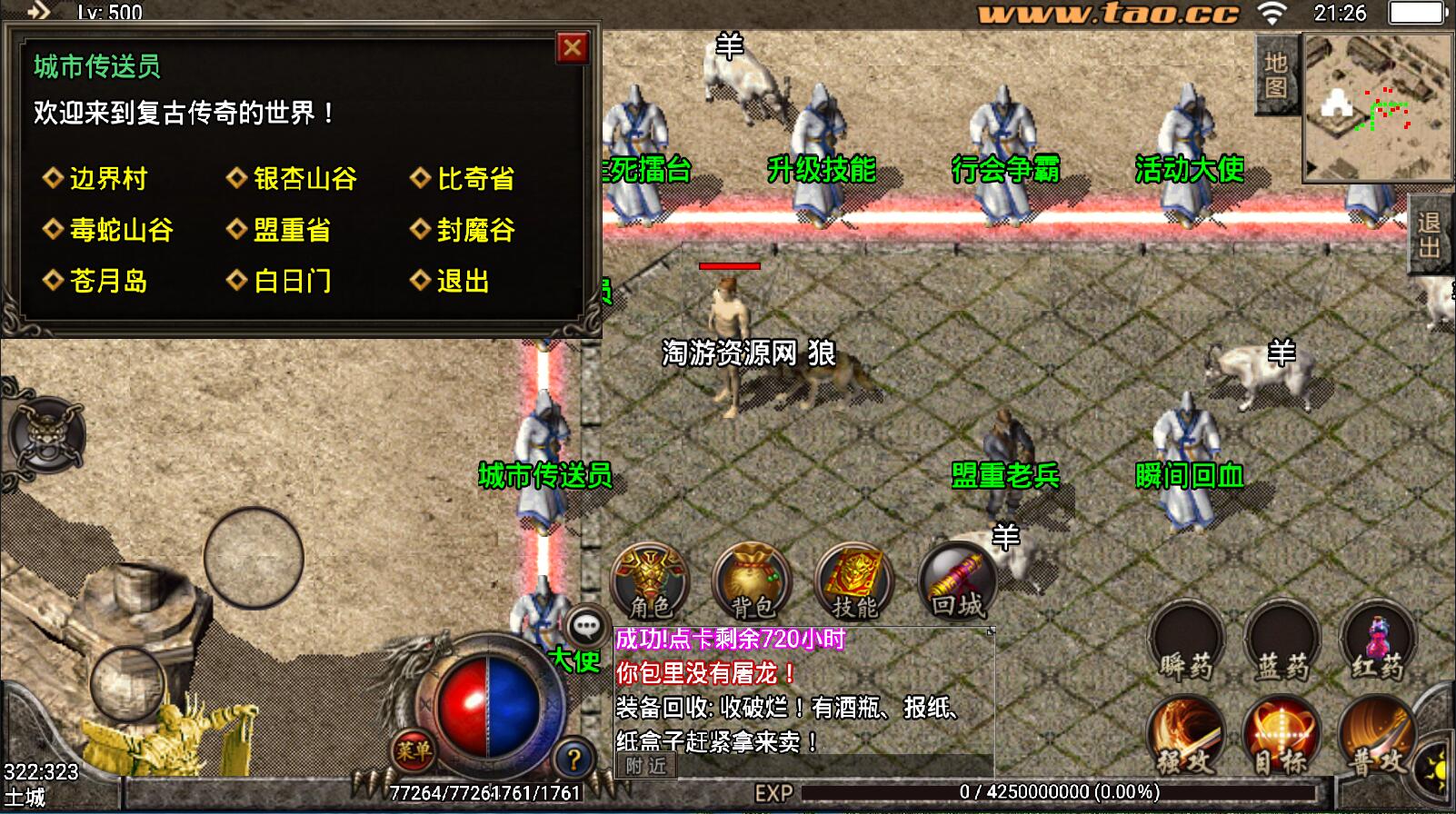The width and height of the screenshot is (1456, 814).
Task: Select the 白日门 teleport entry
Action: 291,281
